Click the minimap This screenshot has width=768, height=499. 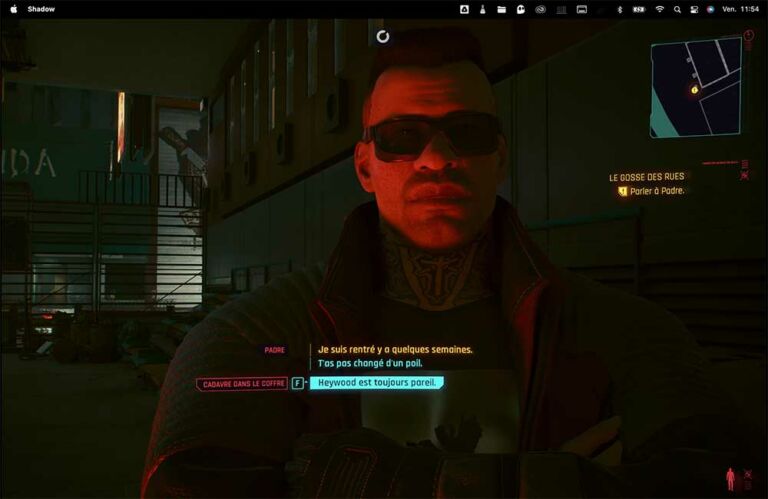695,87
